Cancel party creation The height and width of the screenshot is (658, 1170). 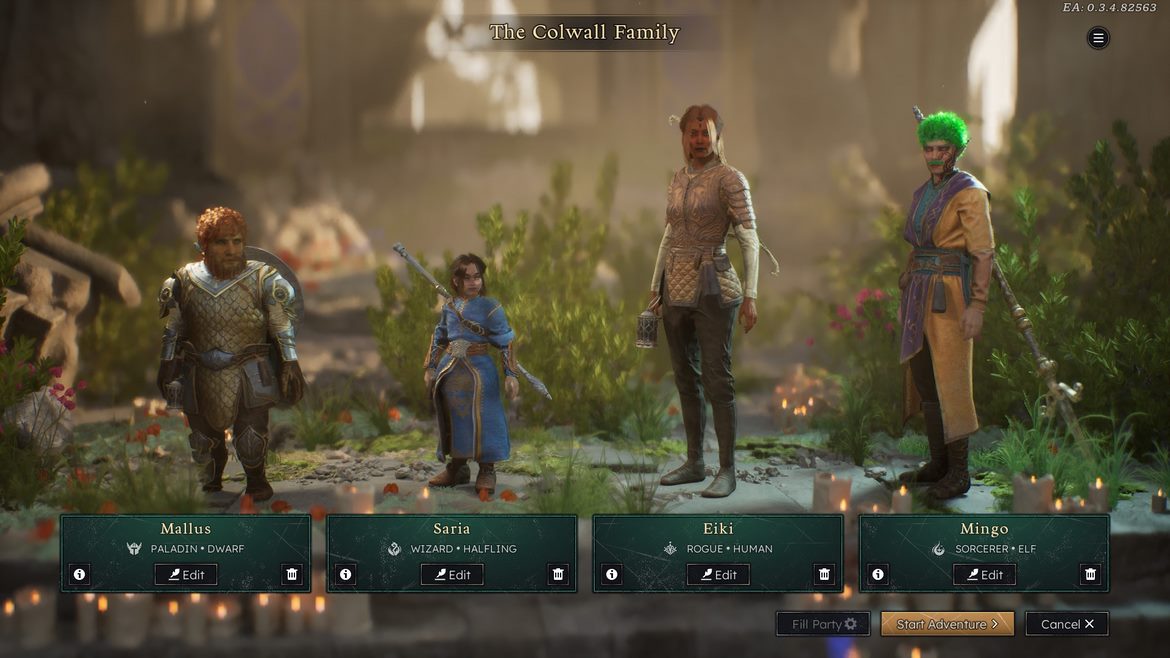tap(1067, 624)
